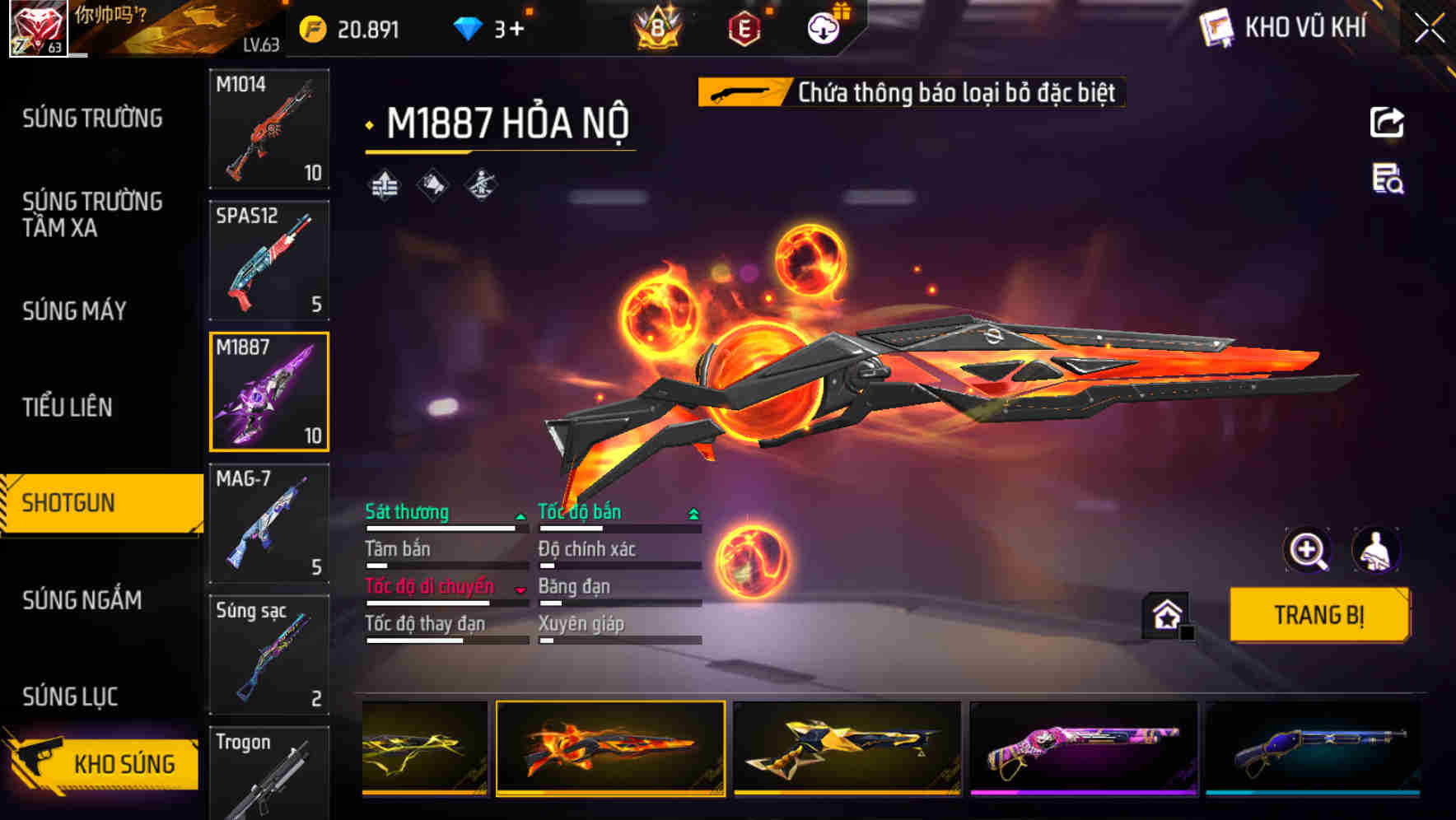Click the diamond currency icon
The width and height of the screenshot is (1456, 820).
pyautogui.click(x=468, y=27)
